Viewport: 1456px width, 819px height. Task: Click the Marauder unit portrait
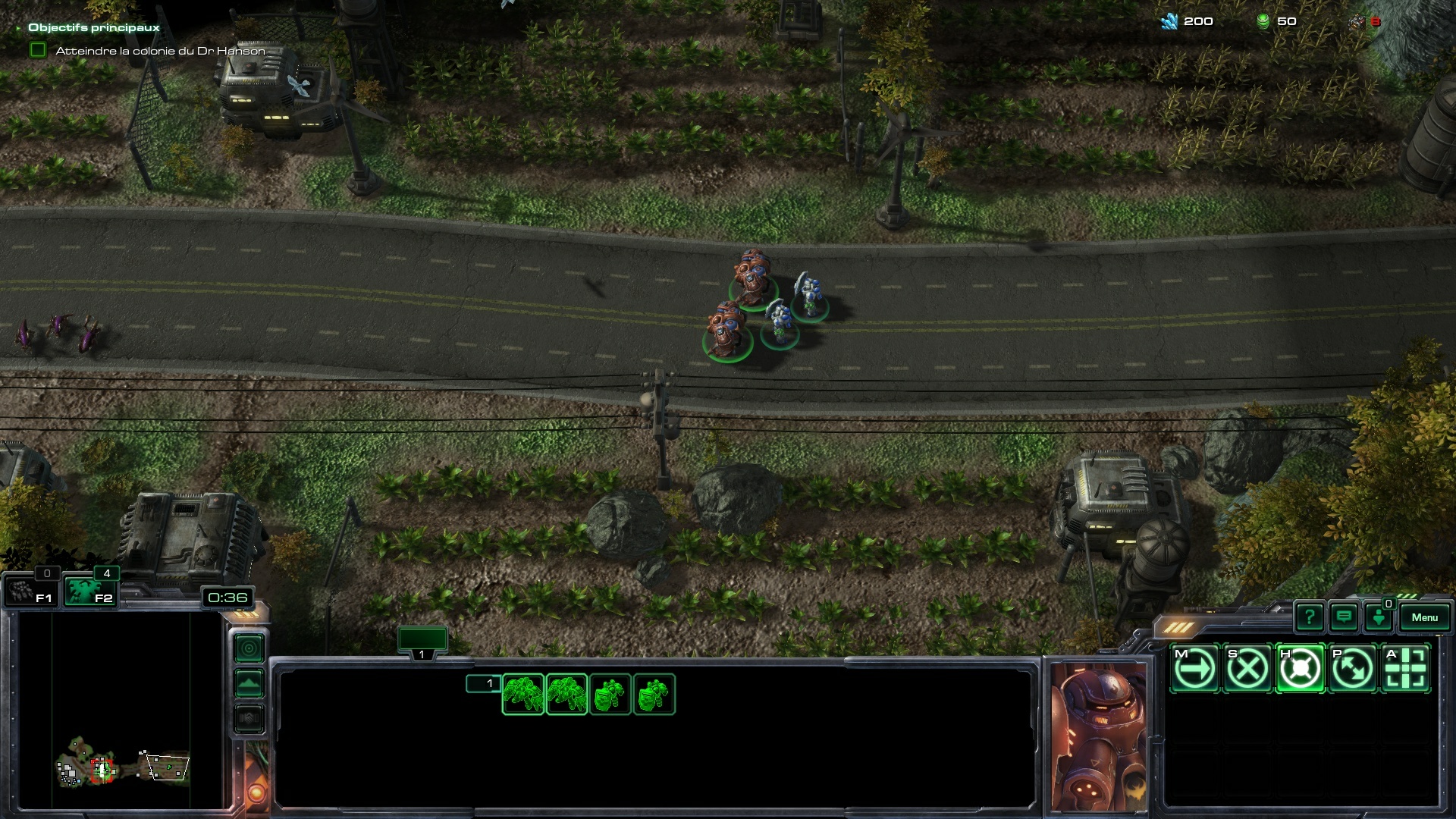[x=1099, y=736]
